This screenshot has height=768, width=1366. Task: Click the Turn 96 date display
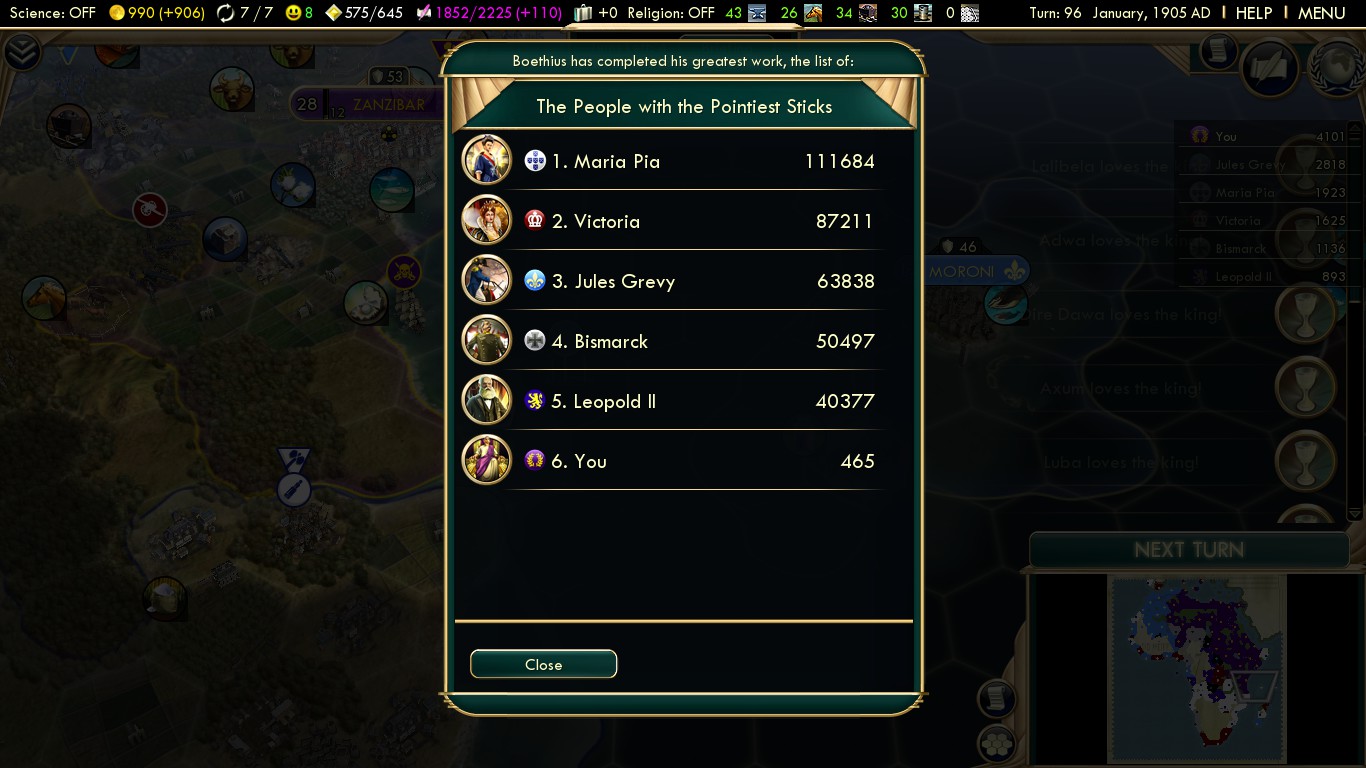coord(1119,13)
